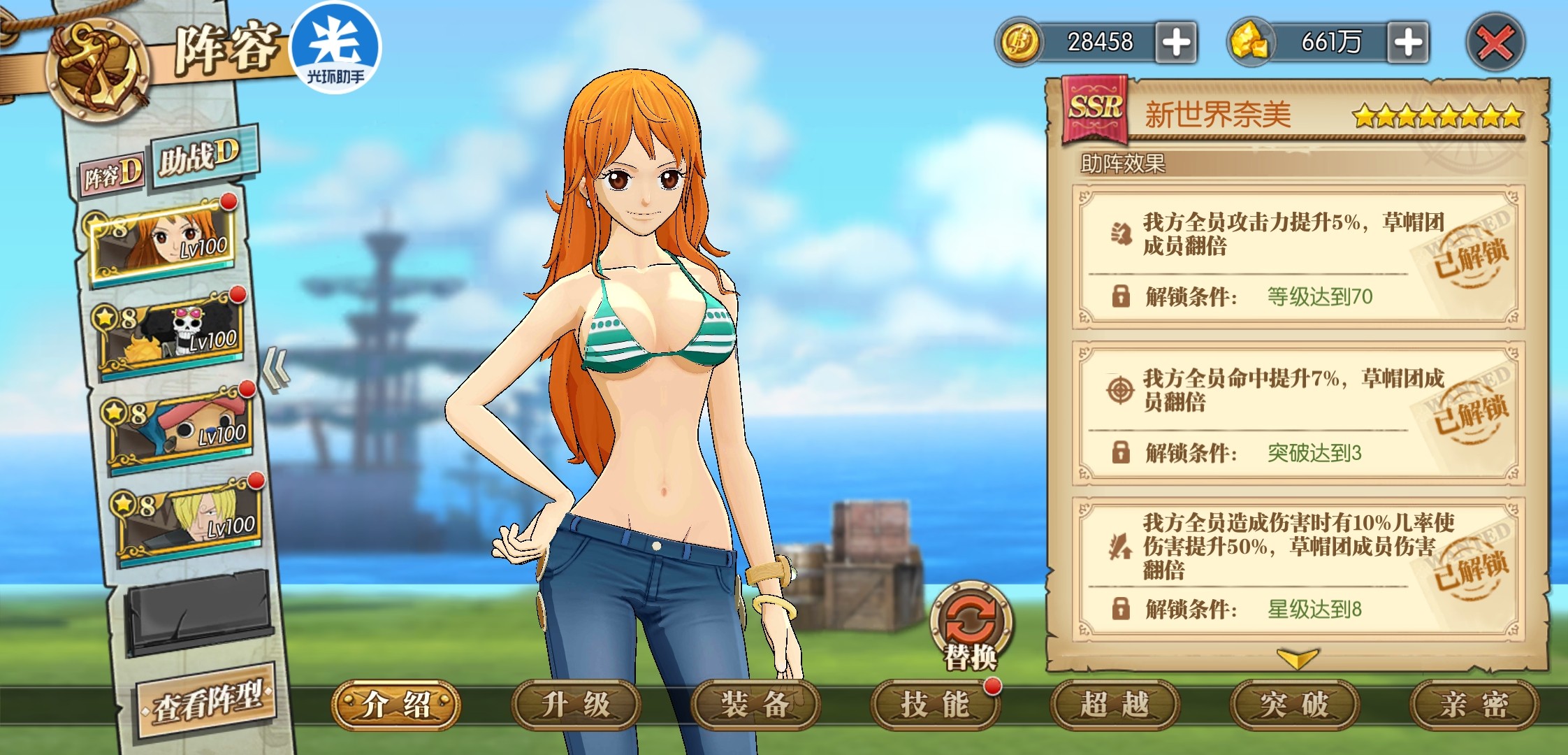Open the 亲密 intimacy tab
This screenshot has width=1568, height=755.
tap(1474, 705)
